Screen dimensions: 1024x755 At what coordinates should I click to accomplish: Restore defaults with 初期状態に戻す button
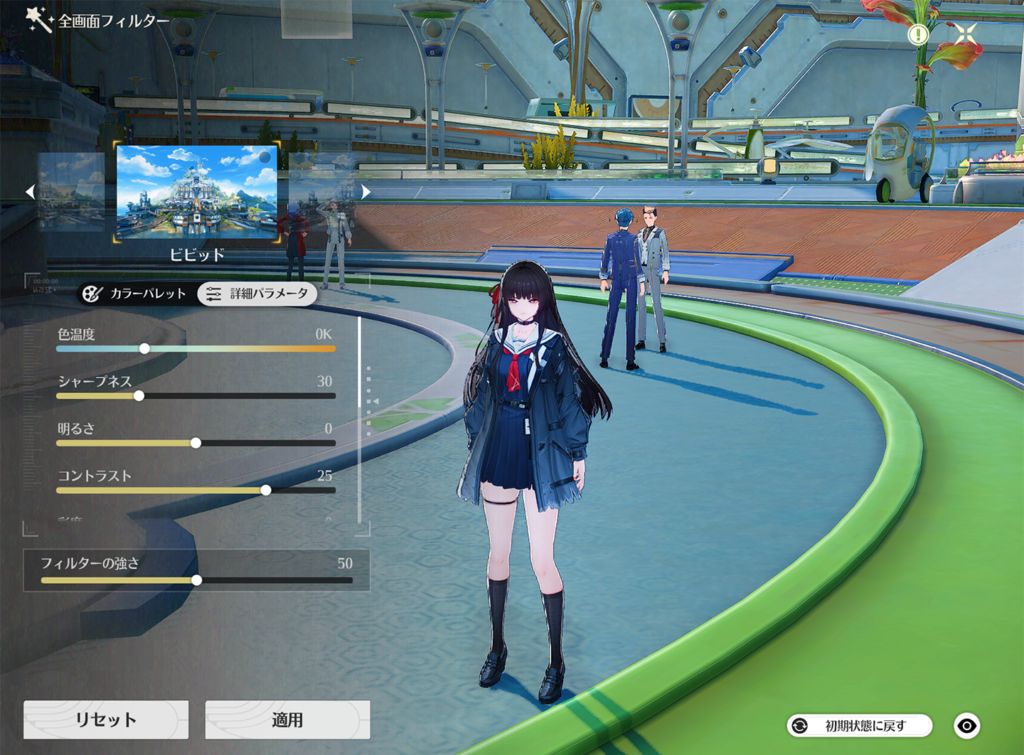[860, 726]
